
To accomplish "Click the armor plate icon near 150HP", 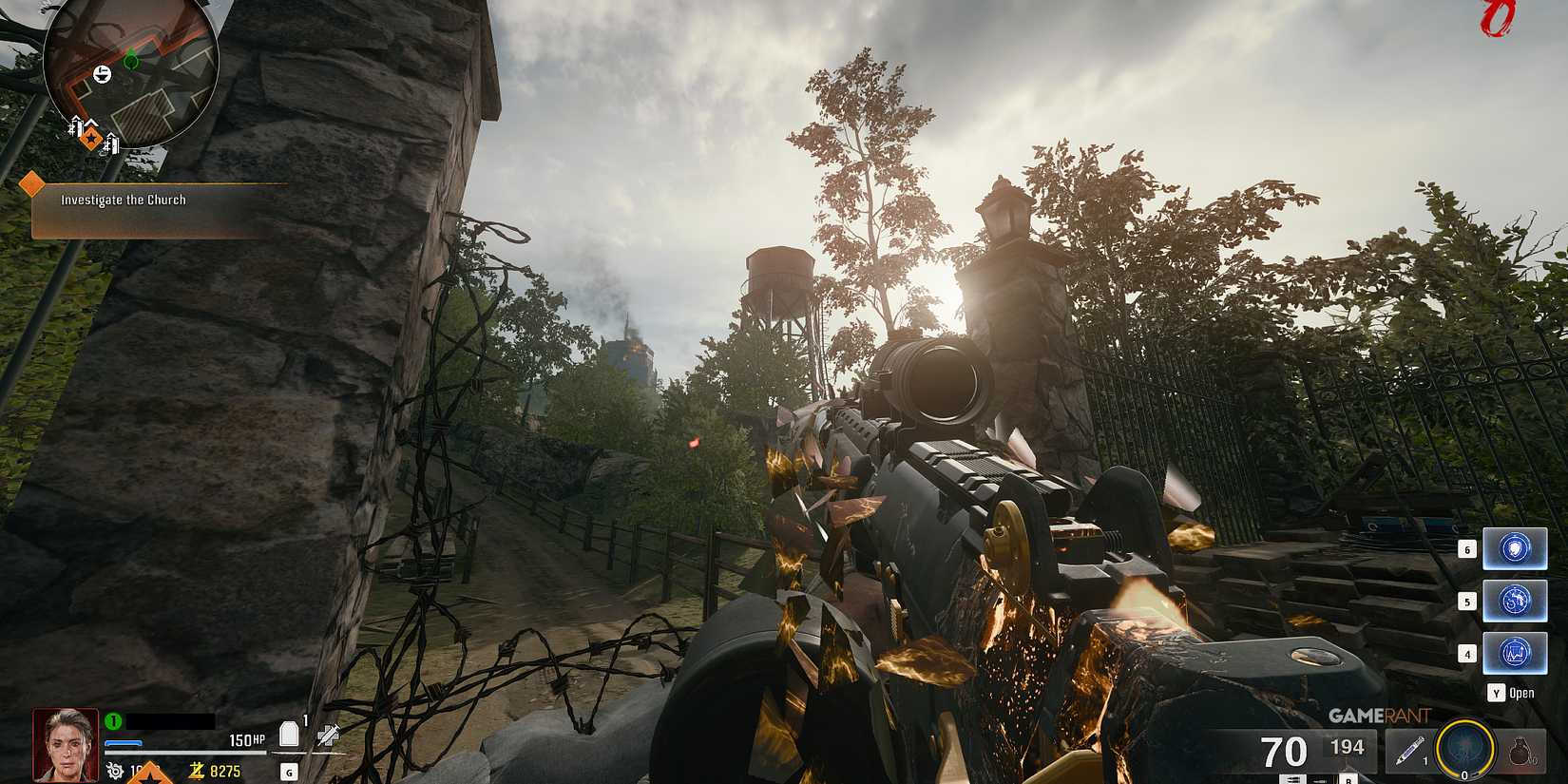I will click(x=290, y=732).
